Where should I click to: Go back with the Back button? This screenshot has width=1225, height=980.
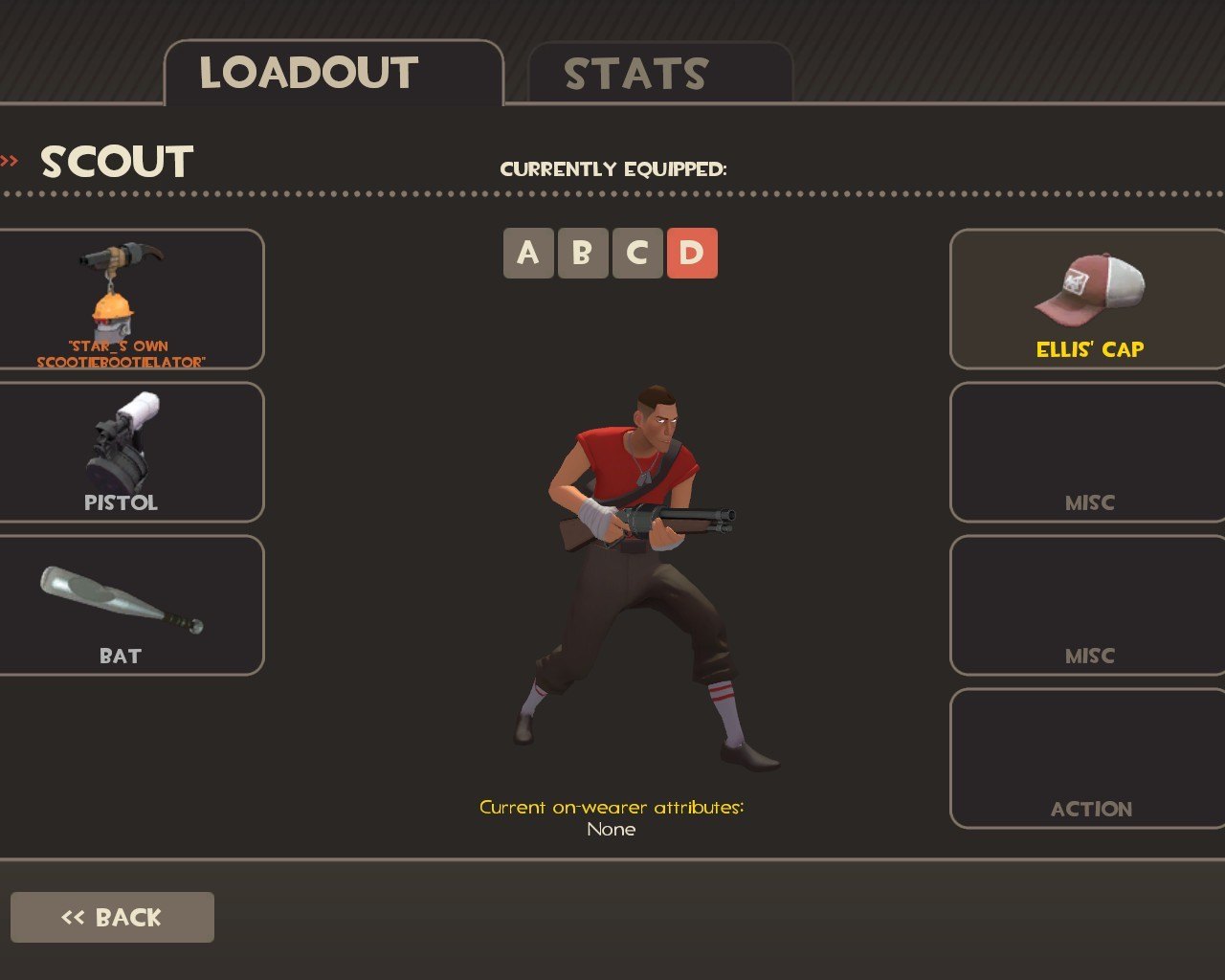pyautogui.click(x=112, y=917)
